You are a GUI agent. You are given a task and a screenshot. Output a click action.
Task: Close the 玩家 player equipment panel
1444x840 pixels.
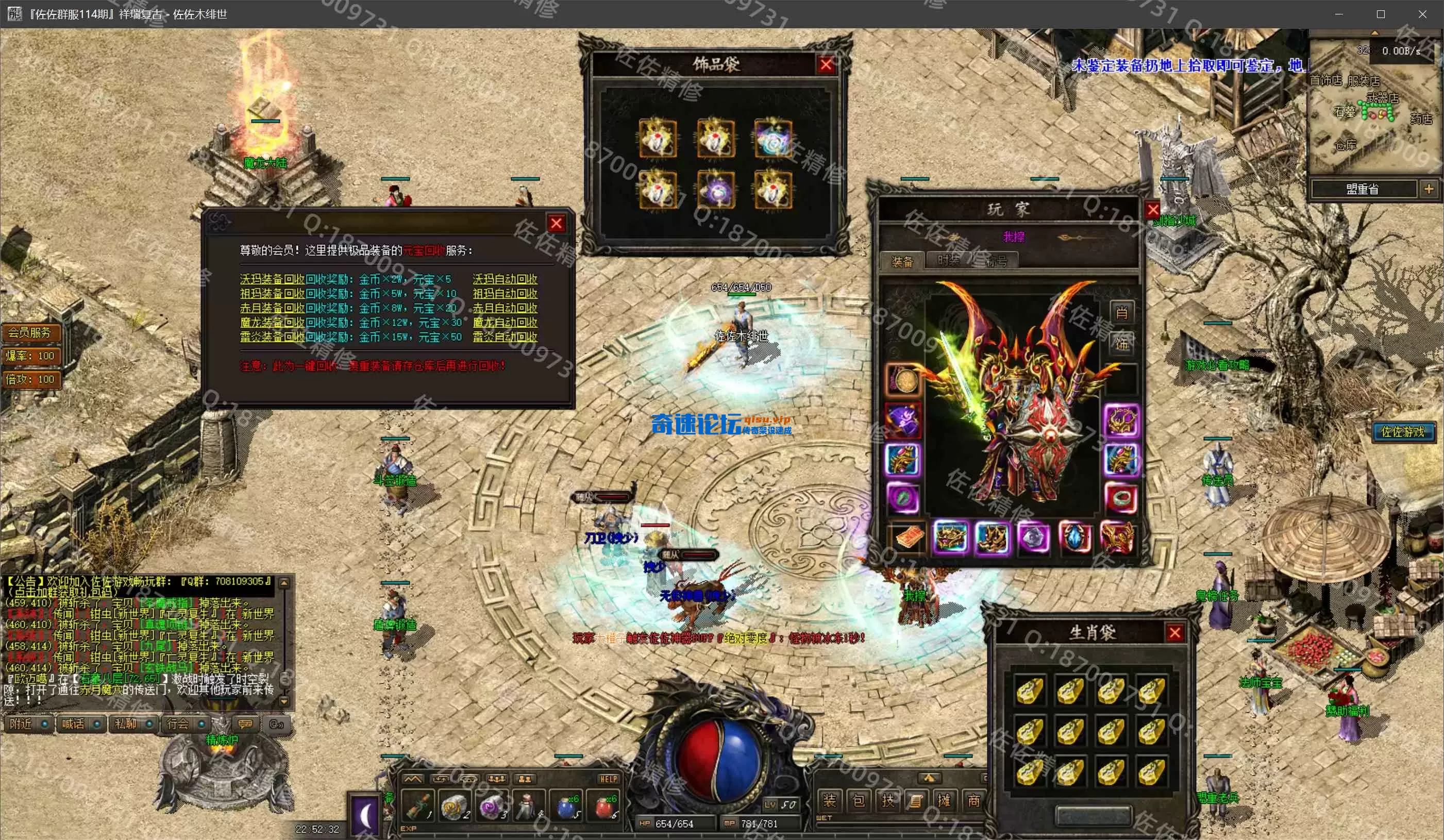(x=1153, y=210)
